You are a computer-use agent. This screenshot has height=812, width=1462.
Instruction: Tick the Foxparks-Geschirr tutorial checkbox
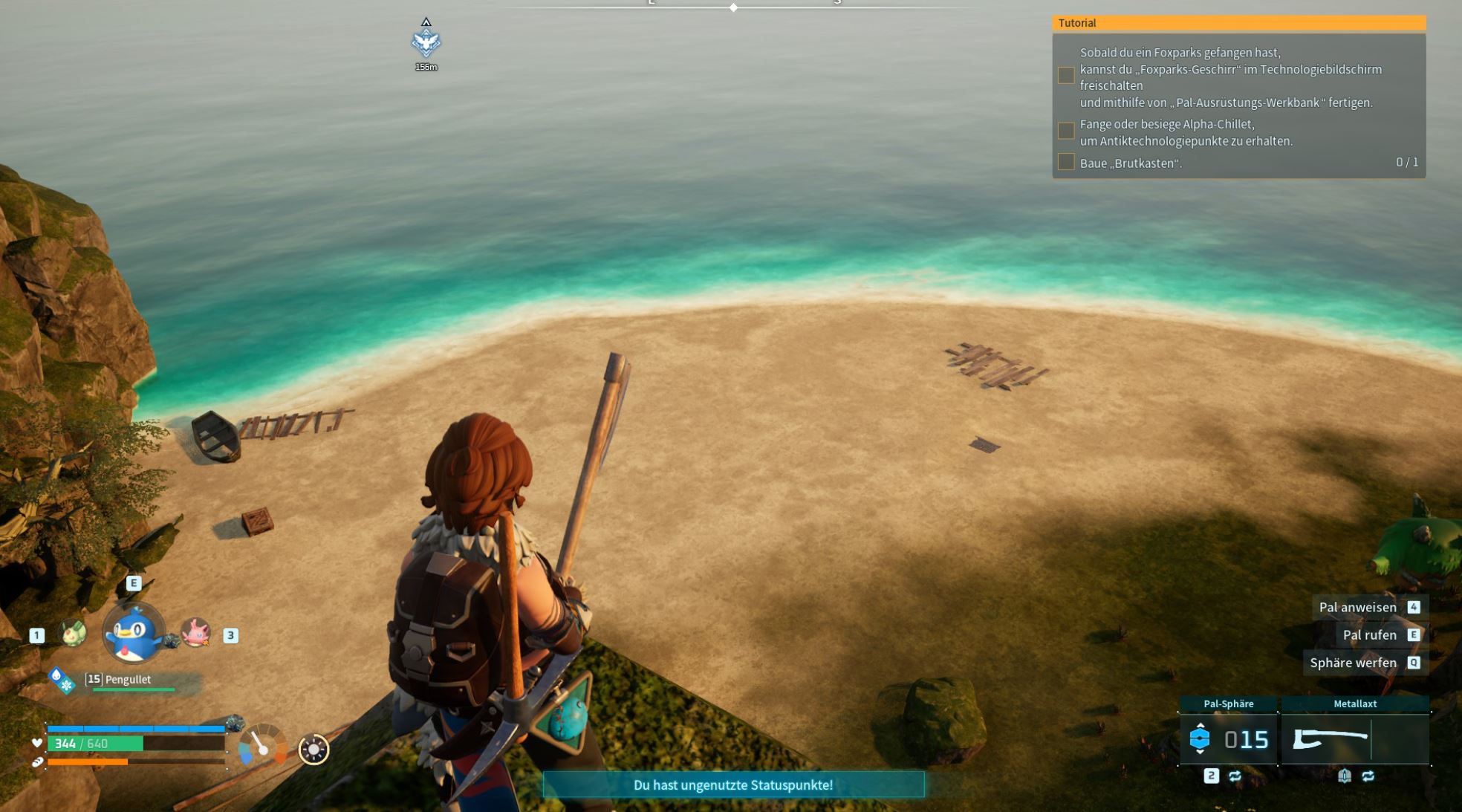tap(1066, 76)
